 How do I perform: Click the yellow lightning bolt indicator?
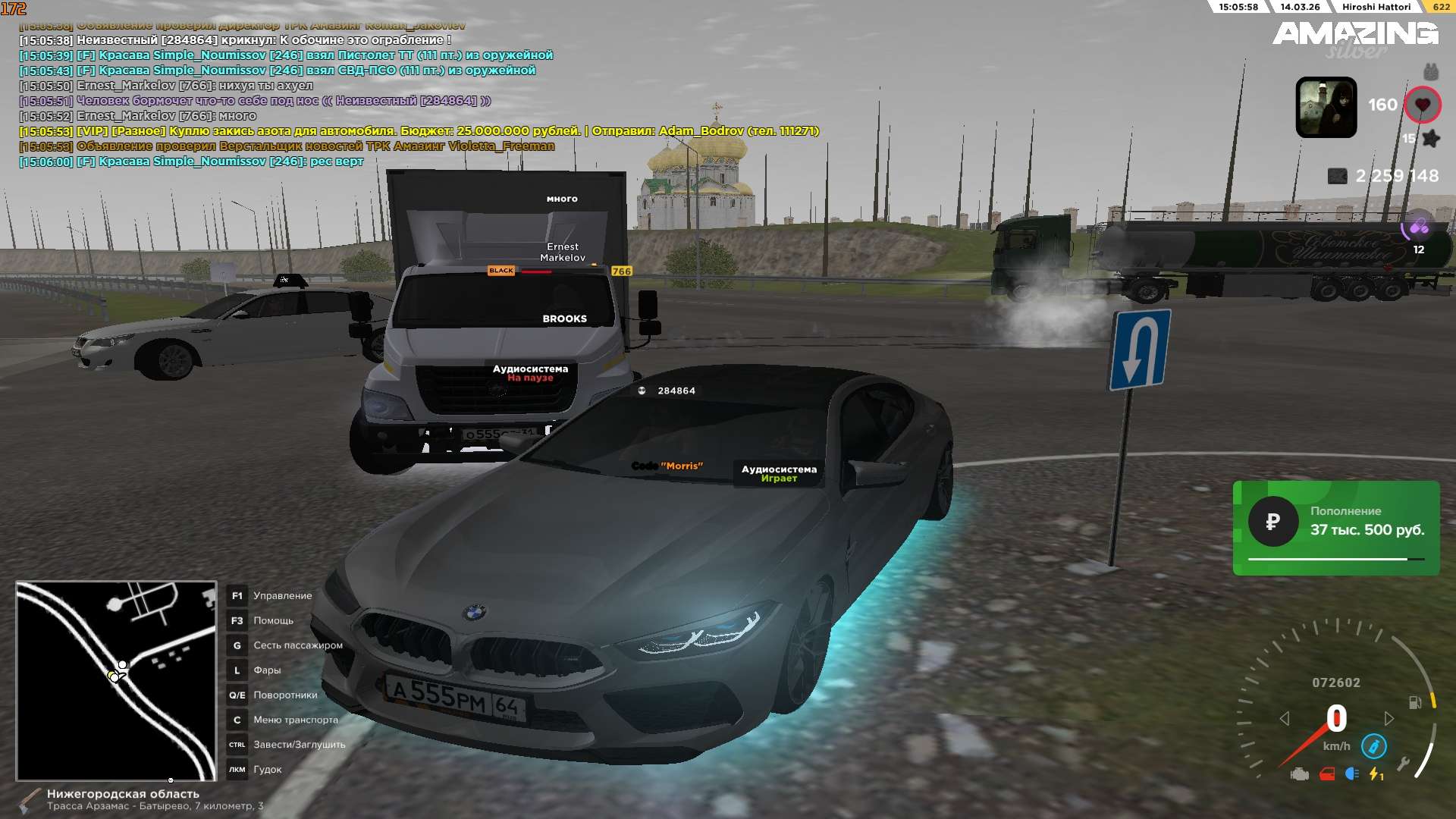1376,774
